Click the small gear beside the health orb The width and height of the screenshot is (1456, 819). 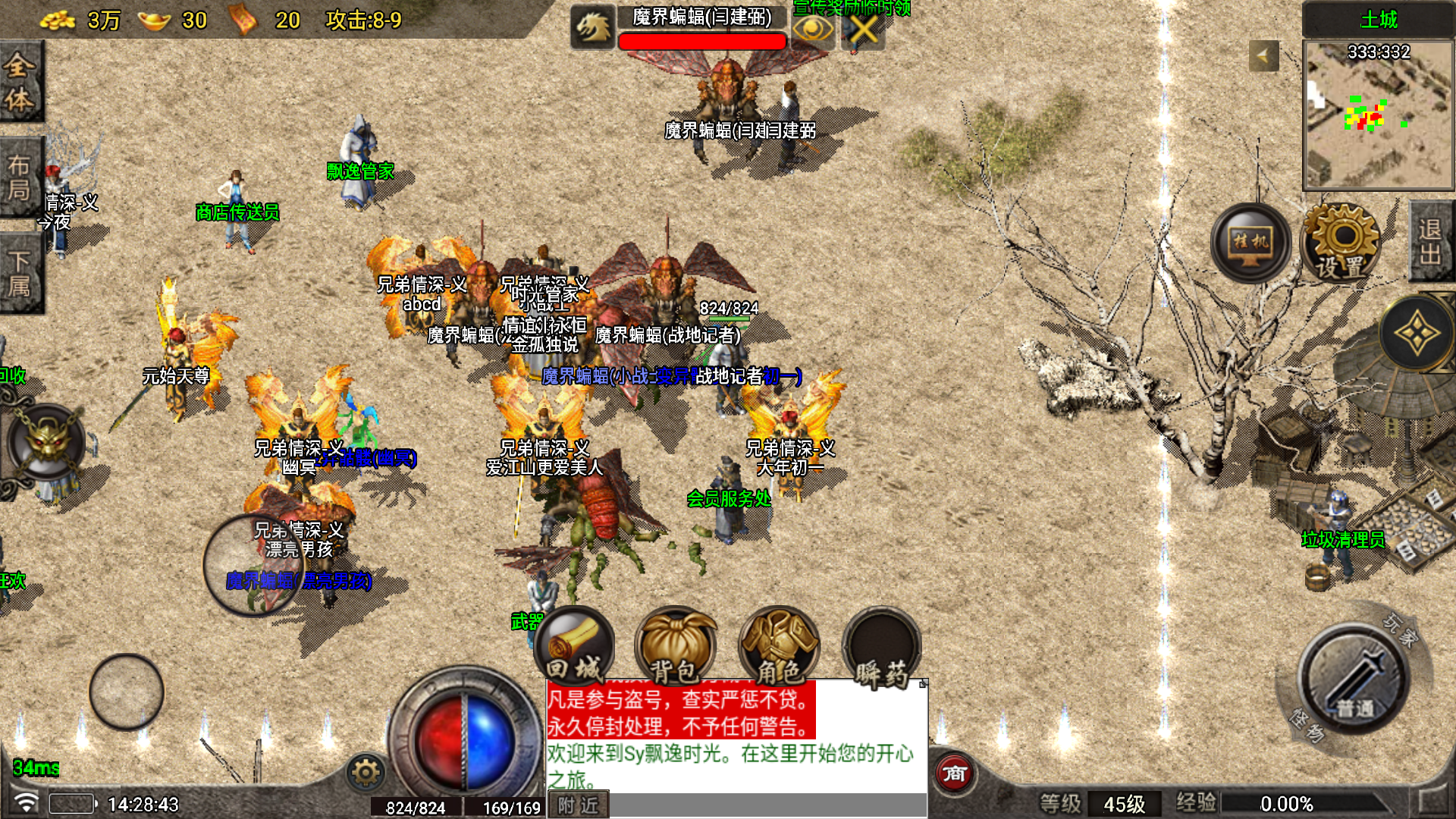point(366,772)
